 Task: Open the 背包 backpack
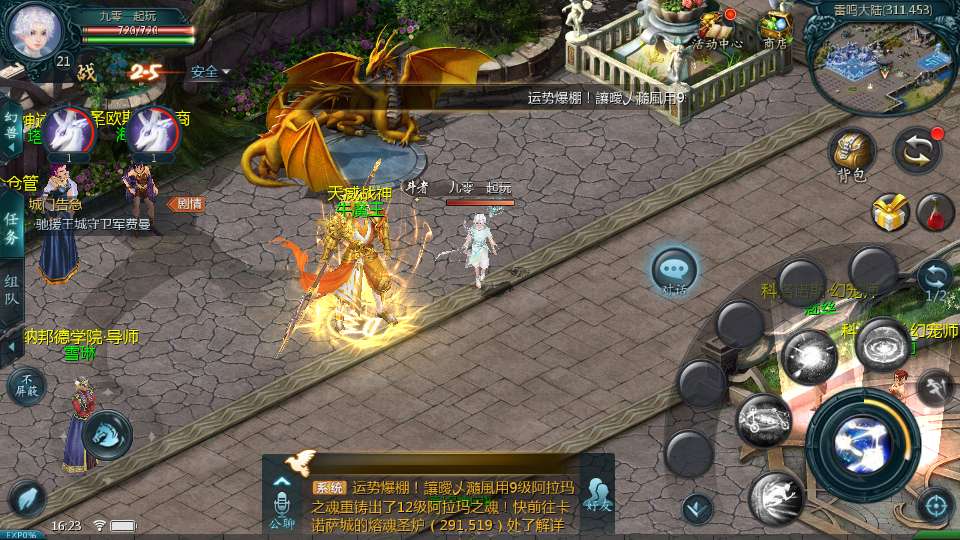851,155
